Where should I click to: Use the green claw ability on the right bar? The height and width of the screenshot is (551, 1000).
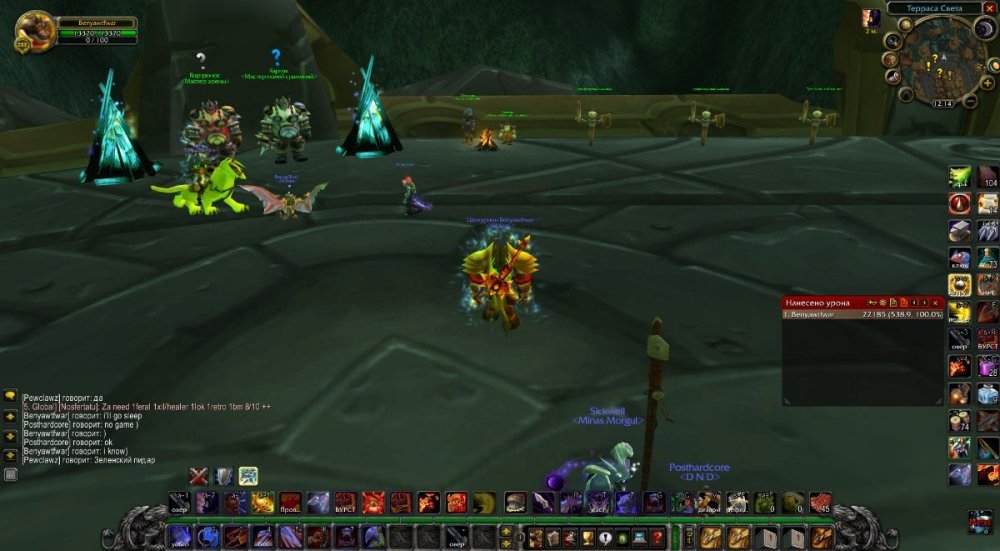(x=959, y=176)
